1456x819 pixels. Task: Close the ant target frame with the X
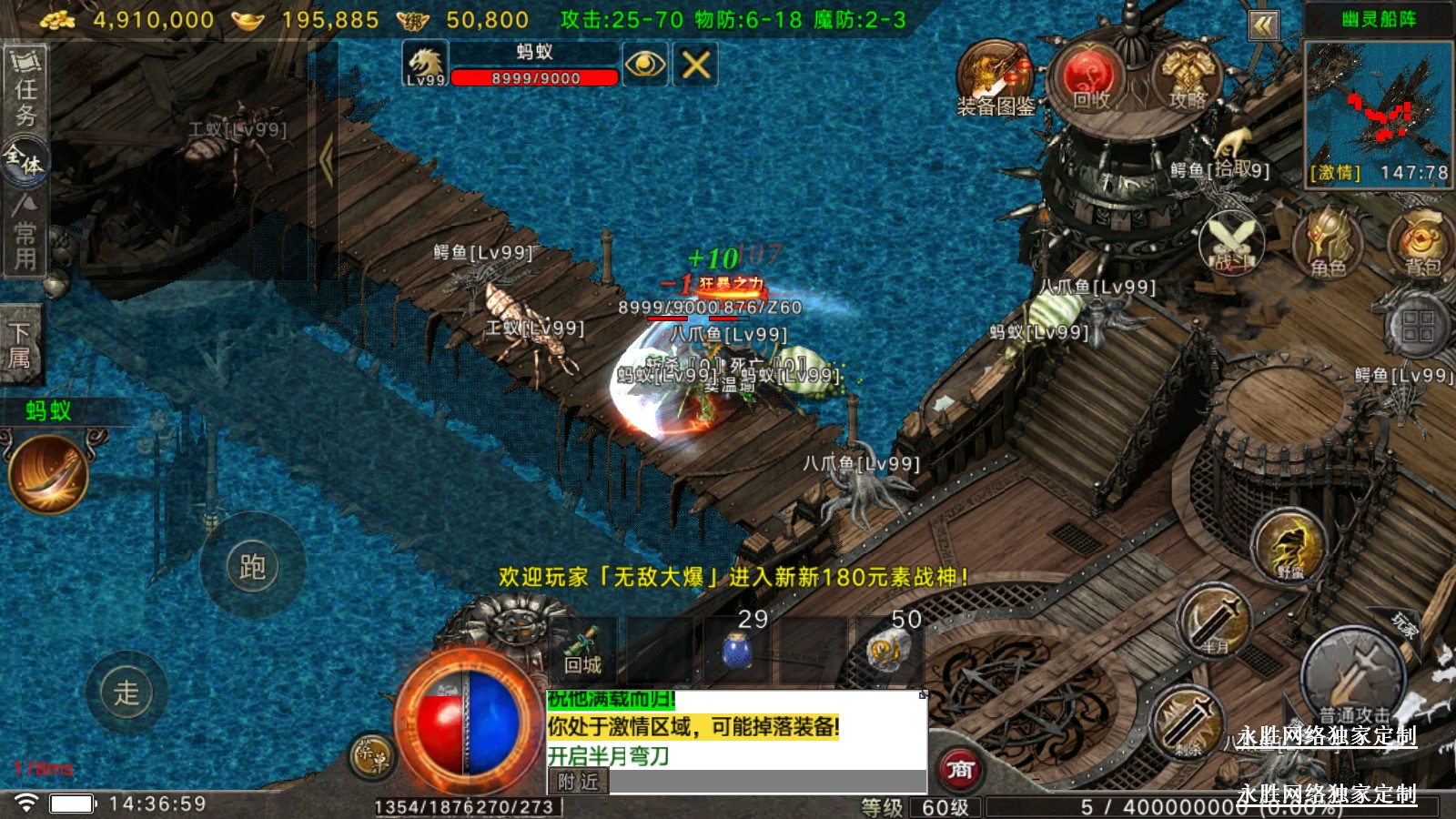coord(696,65)
